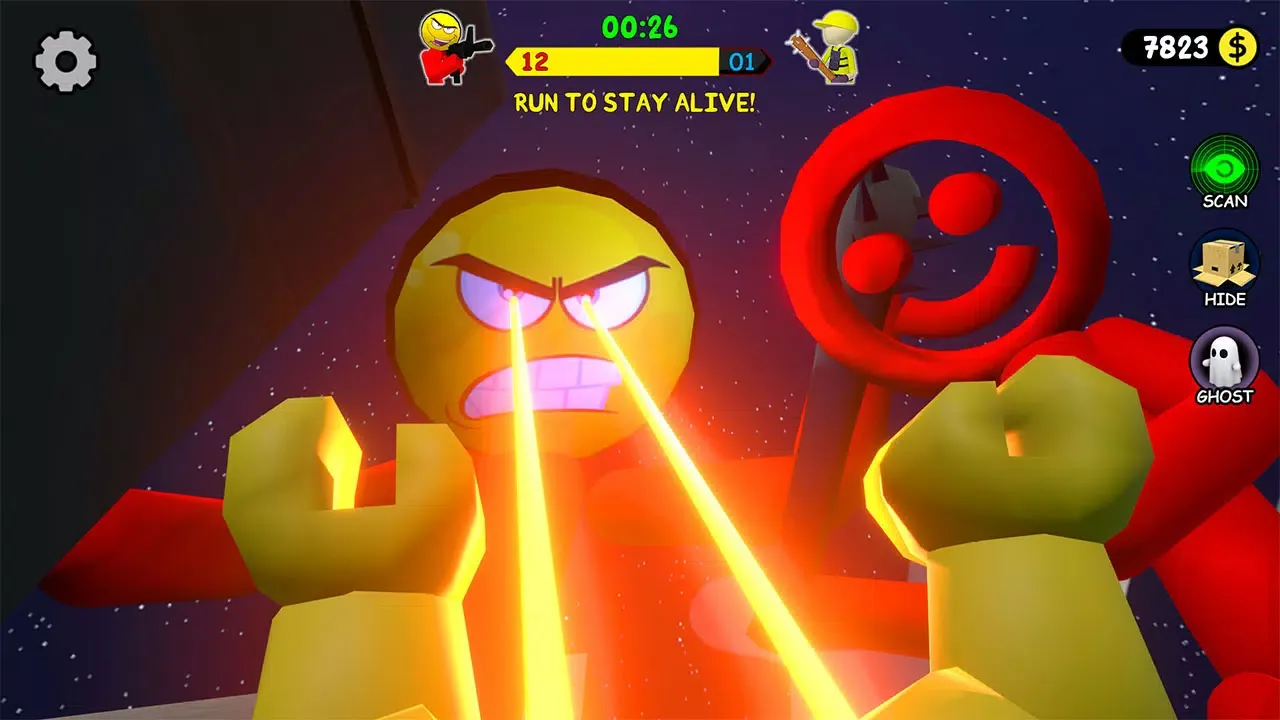Trigger the Ghost ability
Screen dimensions: 1280x720
(x=1224, y=360)
